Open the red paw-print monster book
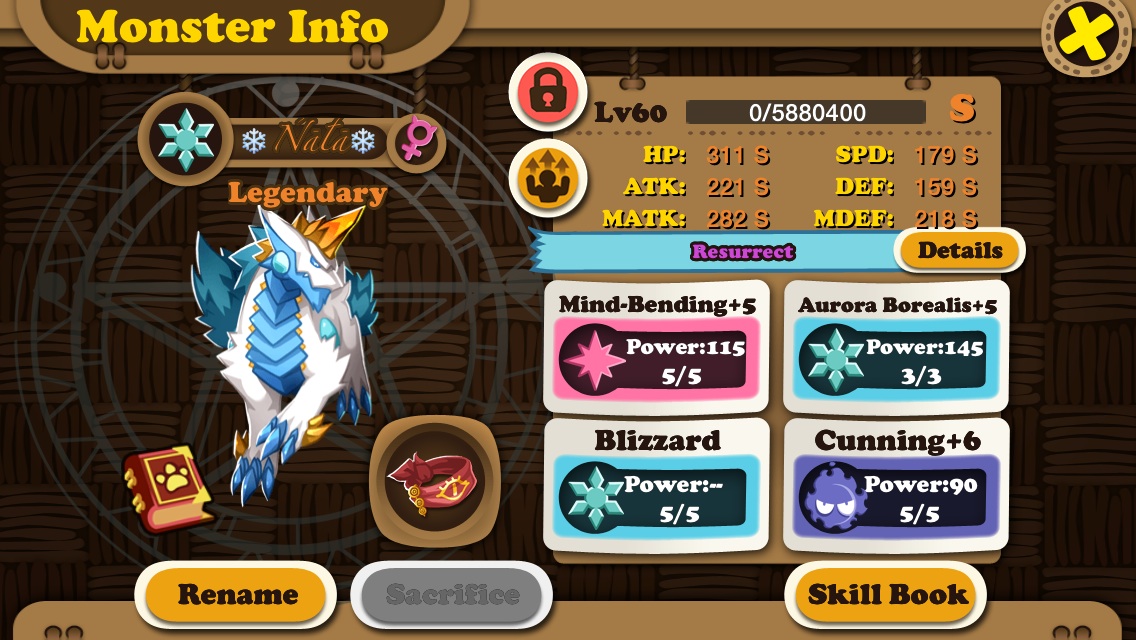Viewport: 1136px width, 640px height. point(168,487)
